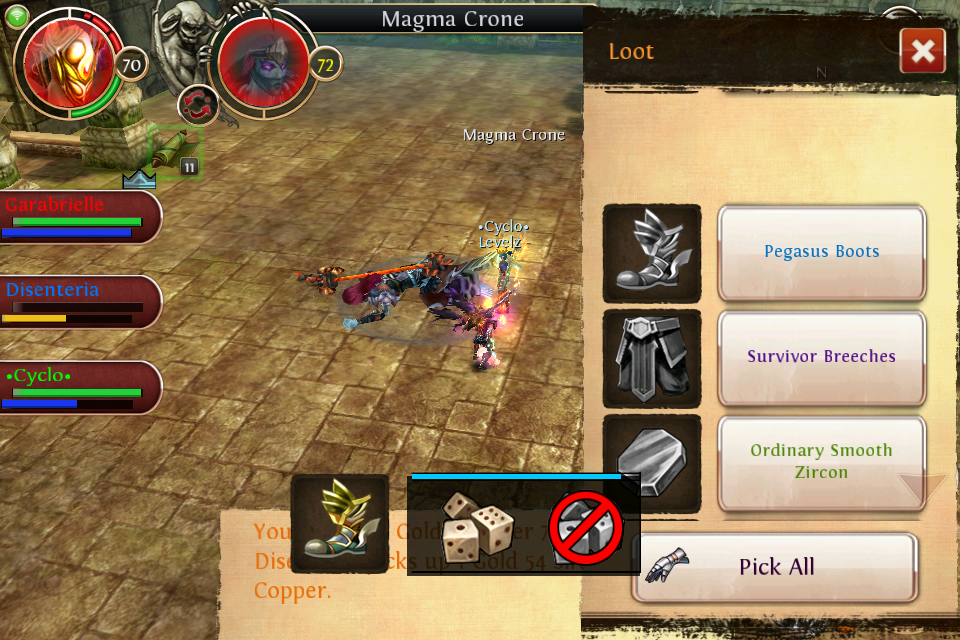Select party member Cyclo
Image resolution: width=960 pixels, height=640 pixels.
pyautogui.click(x=78, y=388)
